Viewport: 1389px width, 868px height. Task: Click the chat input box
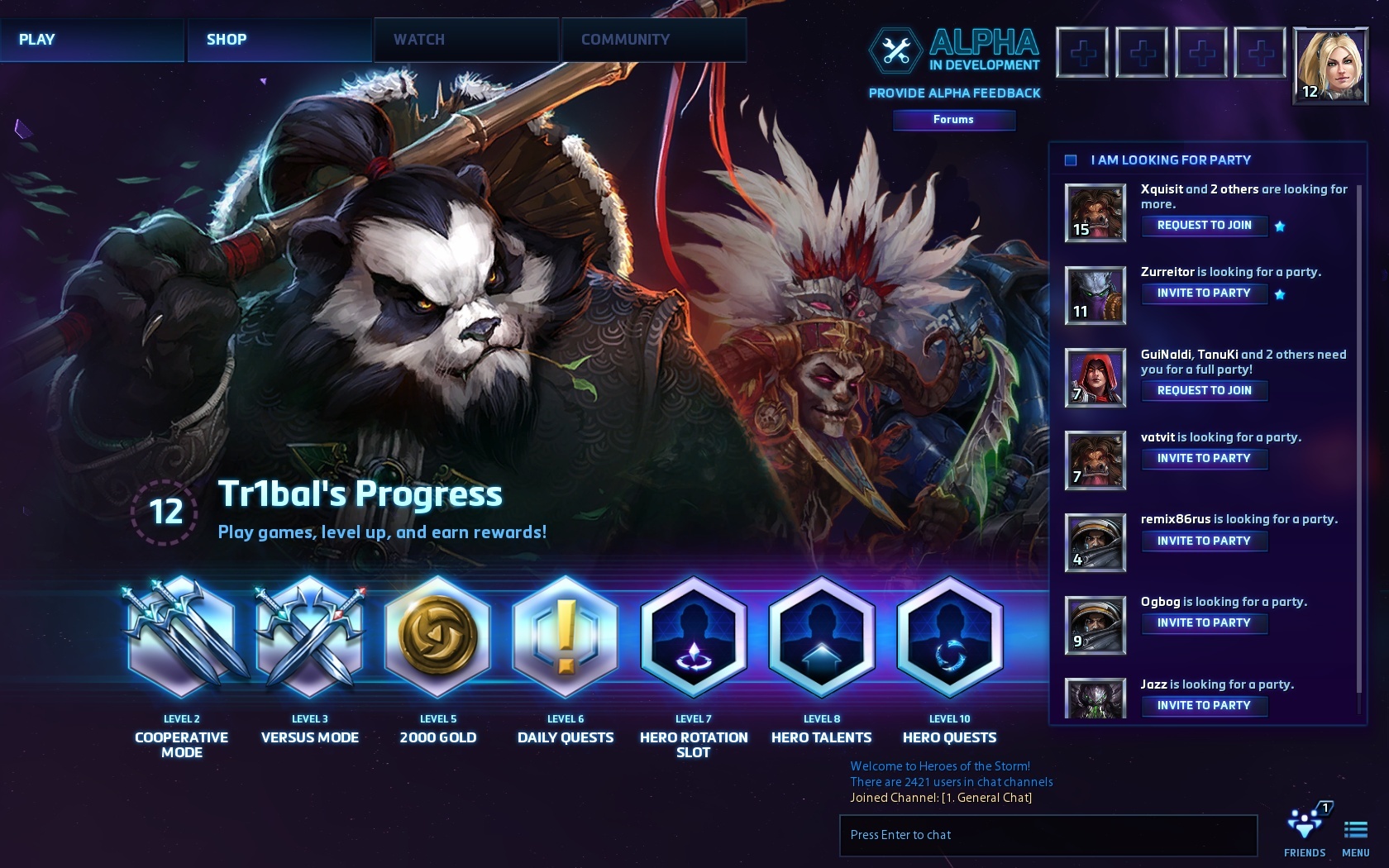1048,835
